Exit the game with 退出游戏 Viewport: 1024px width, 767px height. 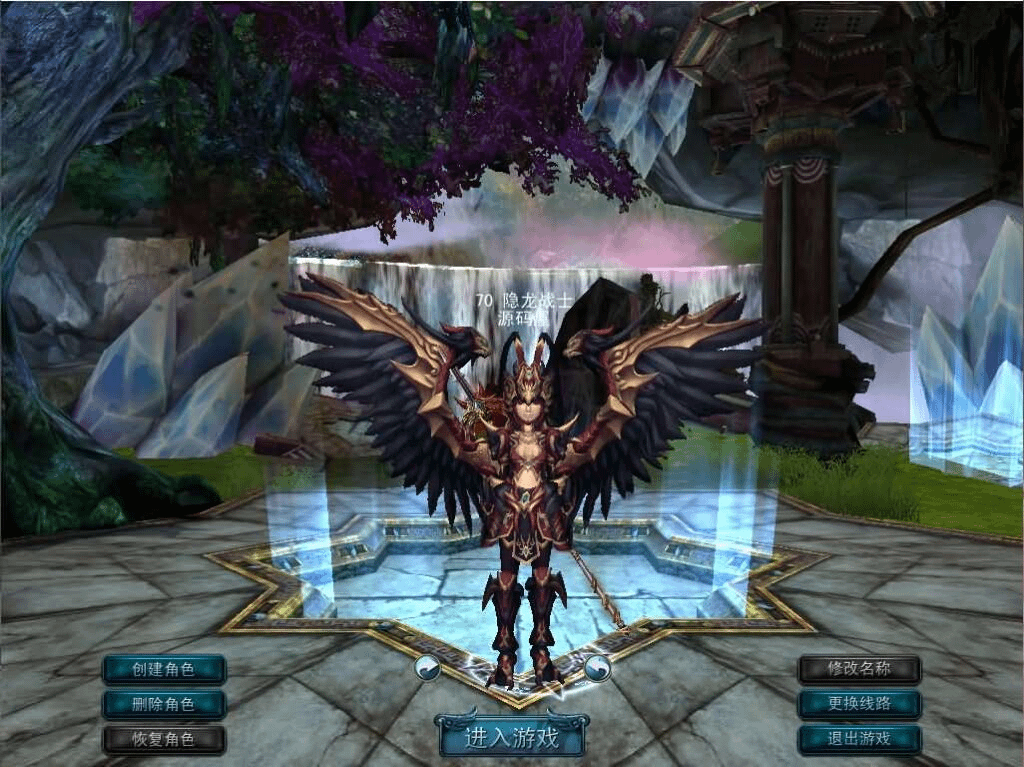pyautogui.click(x=859, y=740)
